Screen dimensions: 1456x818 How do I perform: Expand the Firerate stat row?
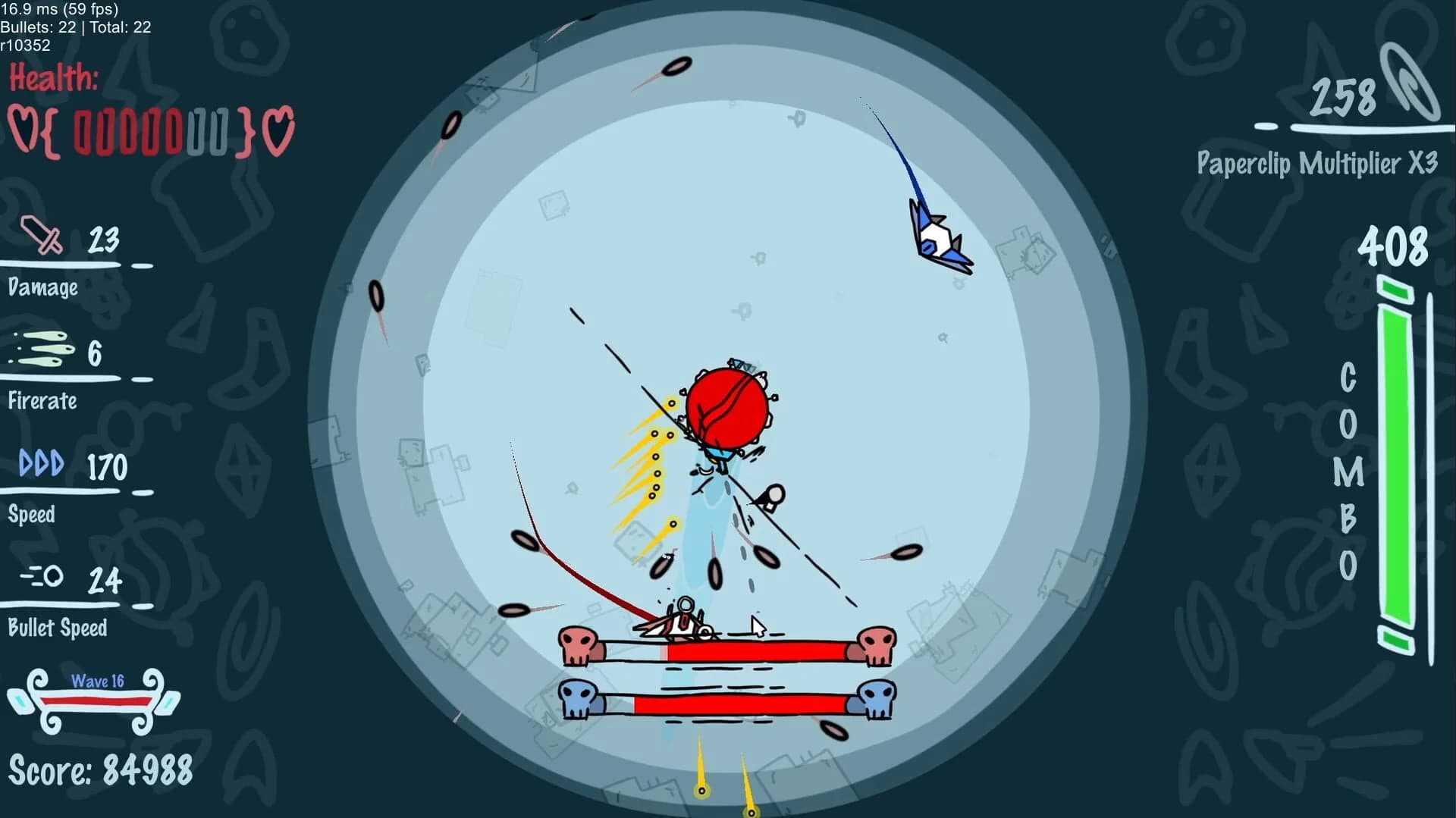click(42, 402)
